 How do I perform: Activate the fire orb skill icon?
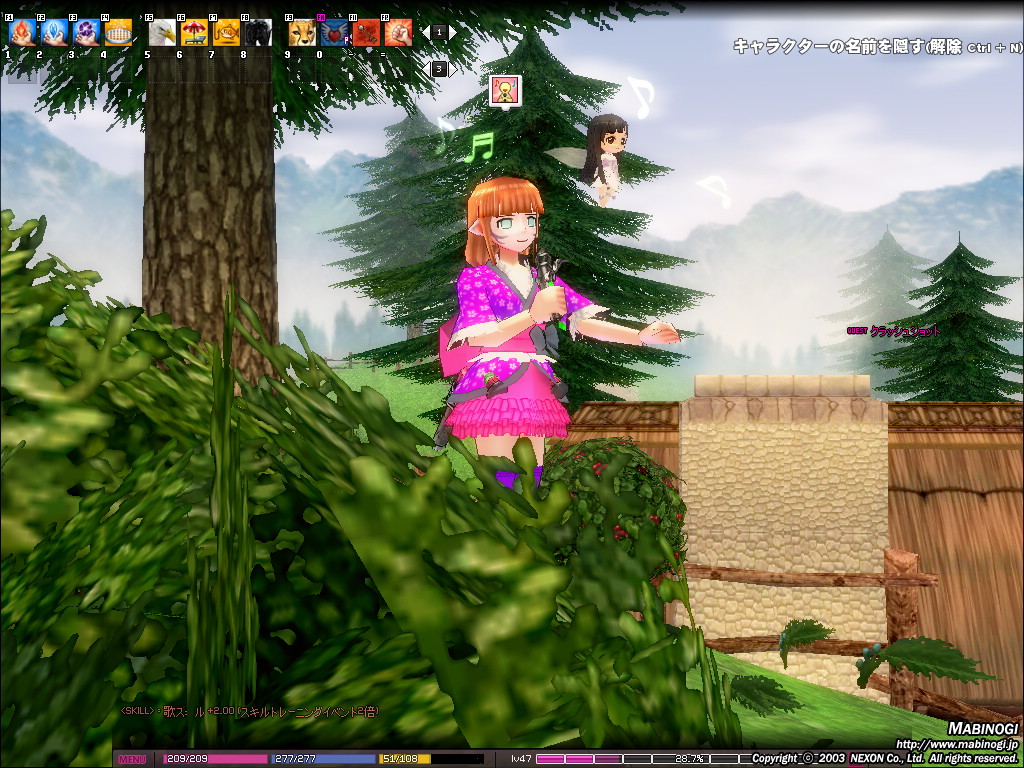coord(22,33)
